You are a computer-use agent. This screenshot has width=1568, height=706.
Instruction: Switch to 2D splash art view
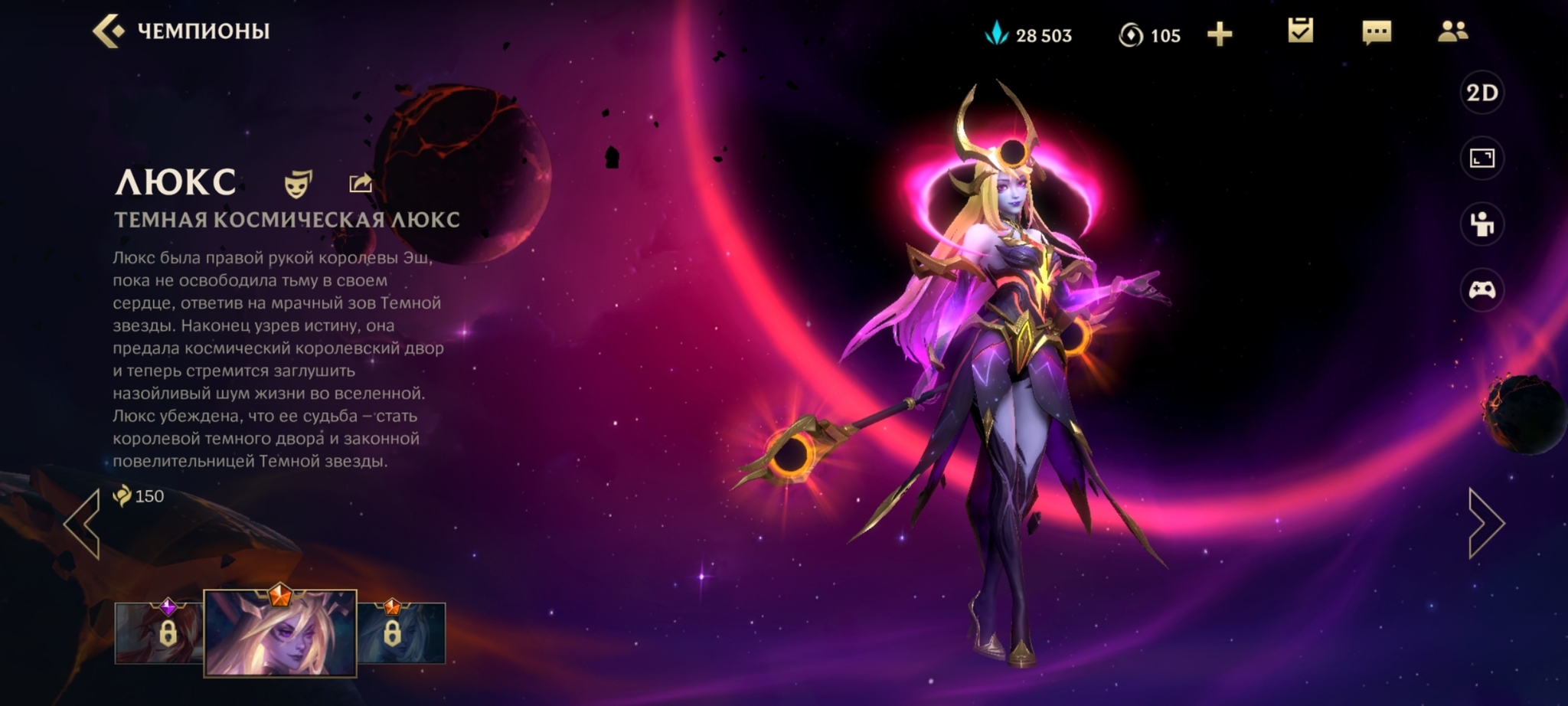(x=1481, y=93)
